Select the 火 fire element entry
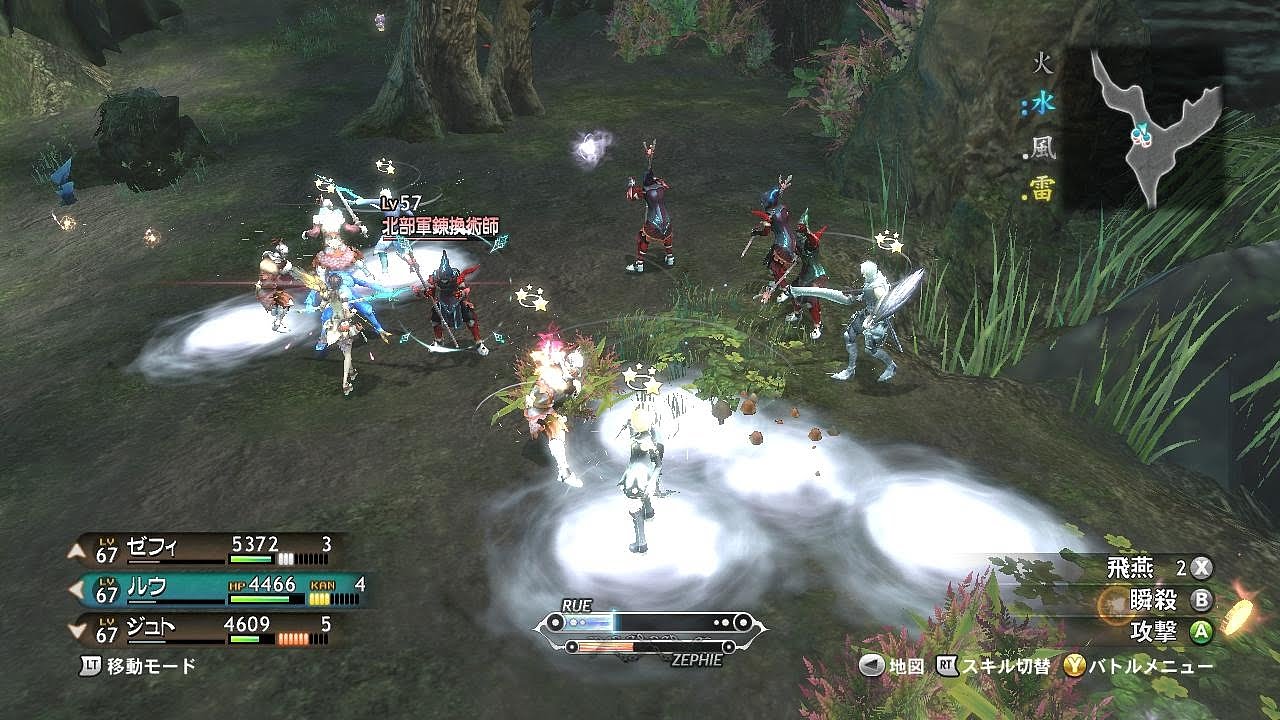Image resolution: width=1280 pixels, height=720 pixels. click(1043, 66)
